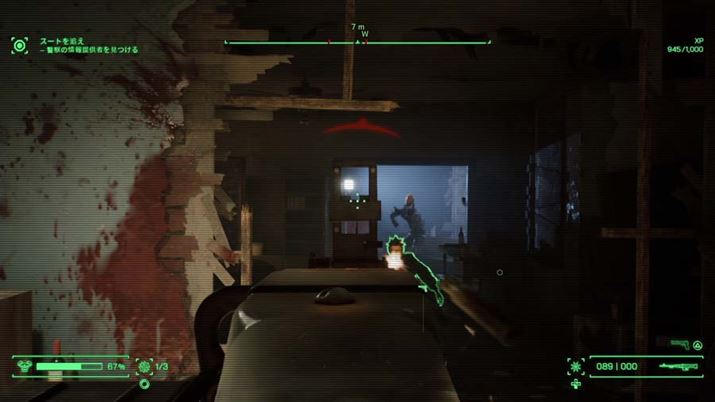The height and width of the screenshot is (402, 715).
Task: Select the Japanese mission objective text
Action: [88, 45]
